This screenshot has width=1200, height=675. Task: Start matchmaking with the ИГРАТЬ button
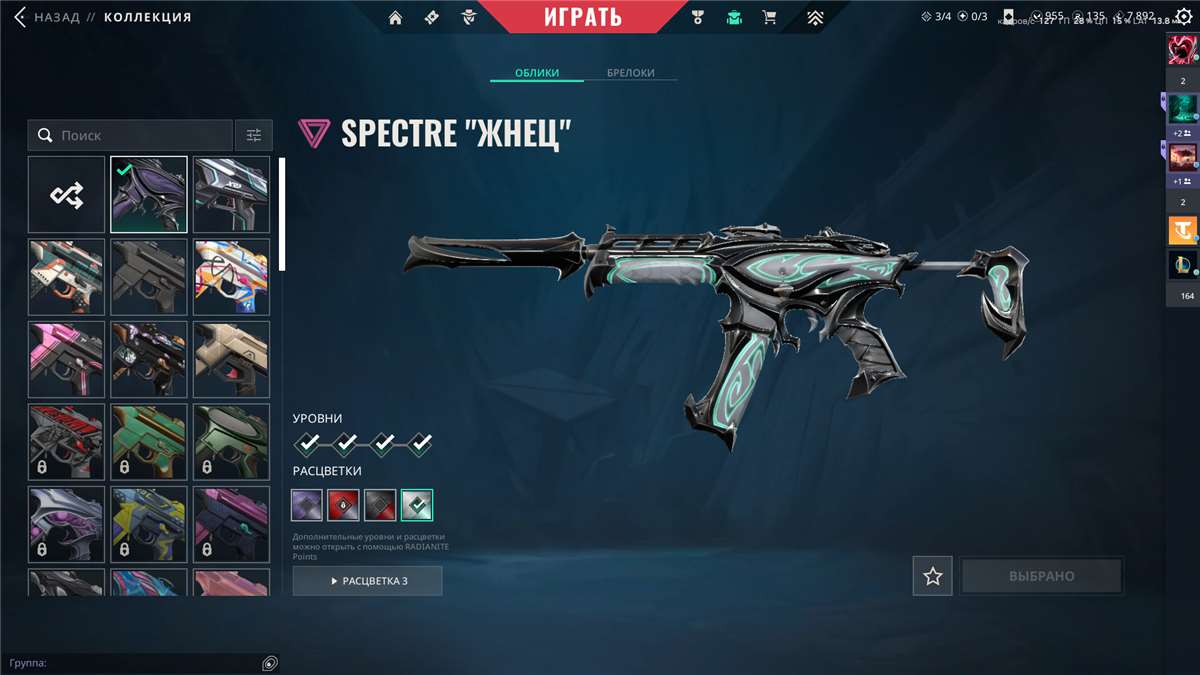(x=583, y=17)
